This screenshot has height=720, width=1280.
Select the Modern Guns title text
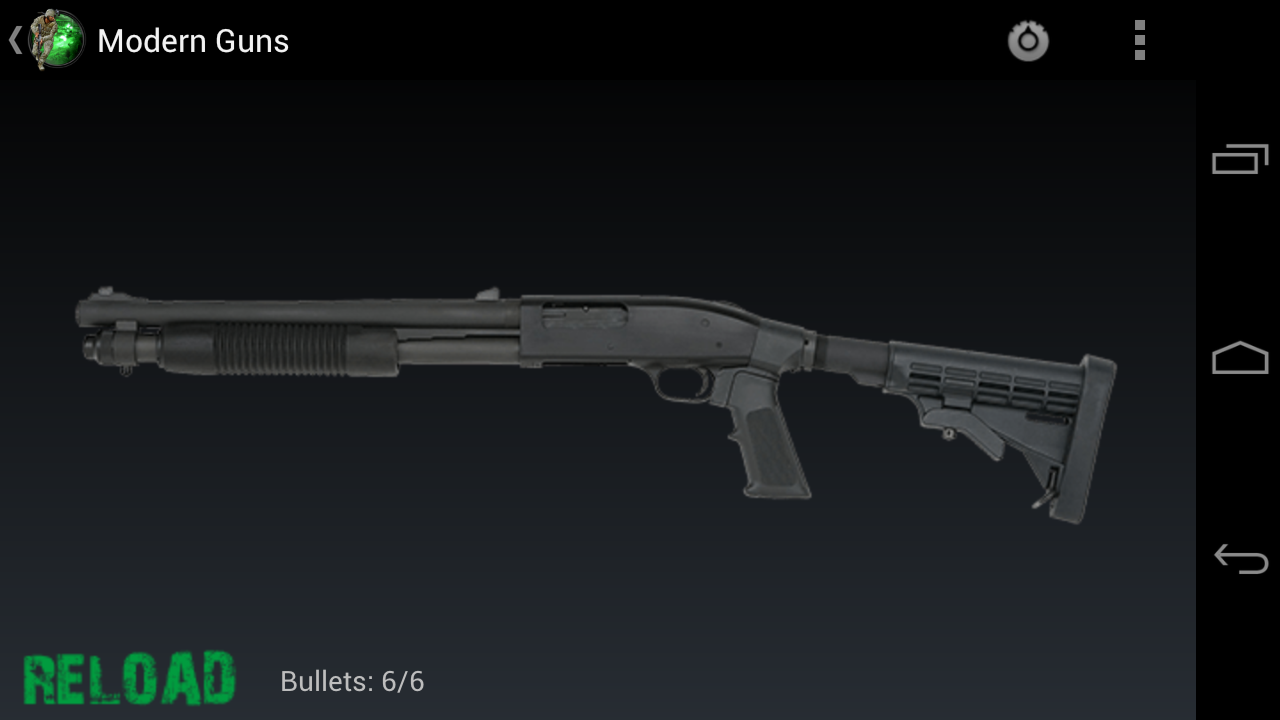(x=192, y=41)
